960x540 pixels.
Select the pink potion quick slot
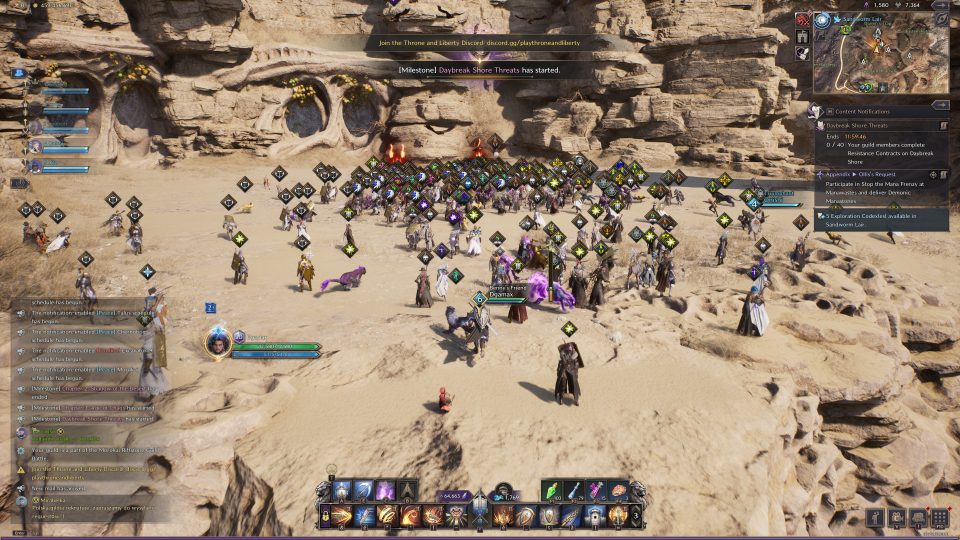coord(597,490)
